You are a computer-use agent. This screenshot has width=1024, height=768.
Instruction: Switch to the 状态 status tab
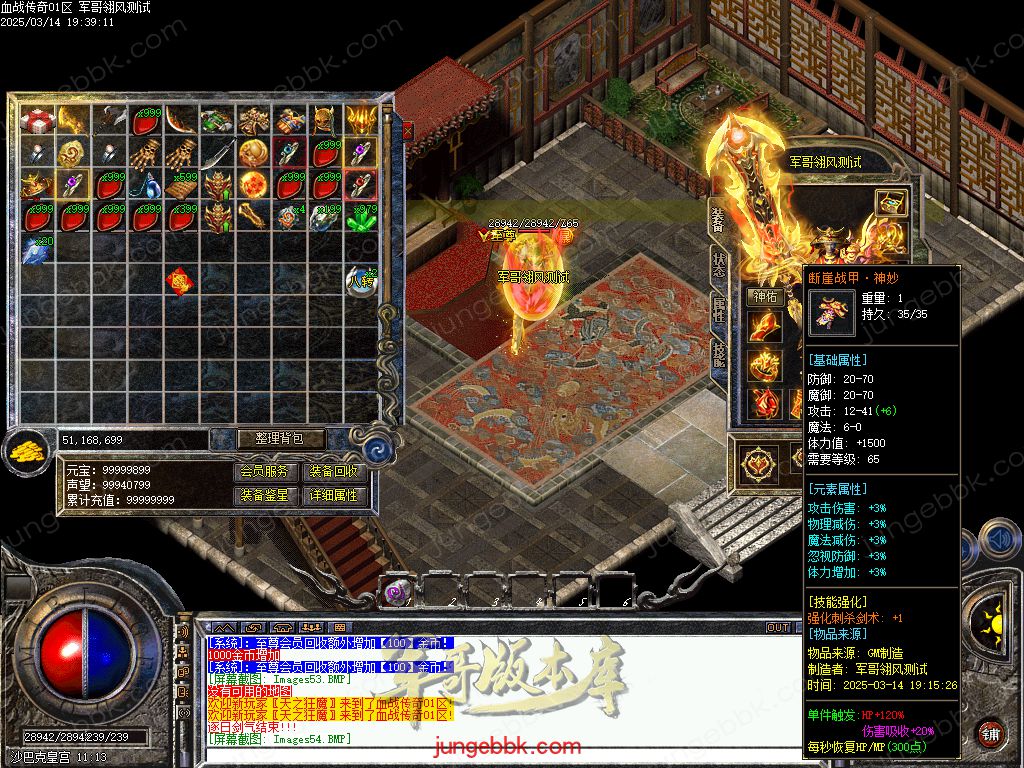717,263
